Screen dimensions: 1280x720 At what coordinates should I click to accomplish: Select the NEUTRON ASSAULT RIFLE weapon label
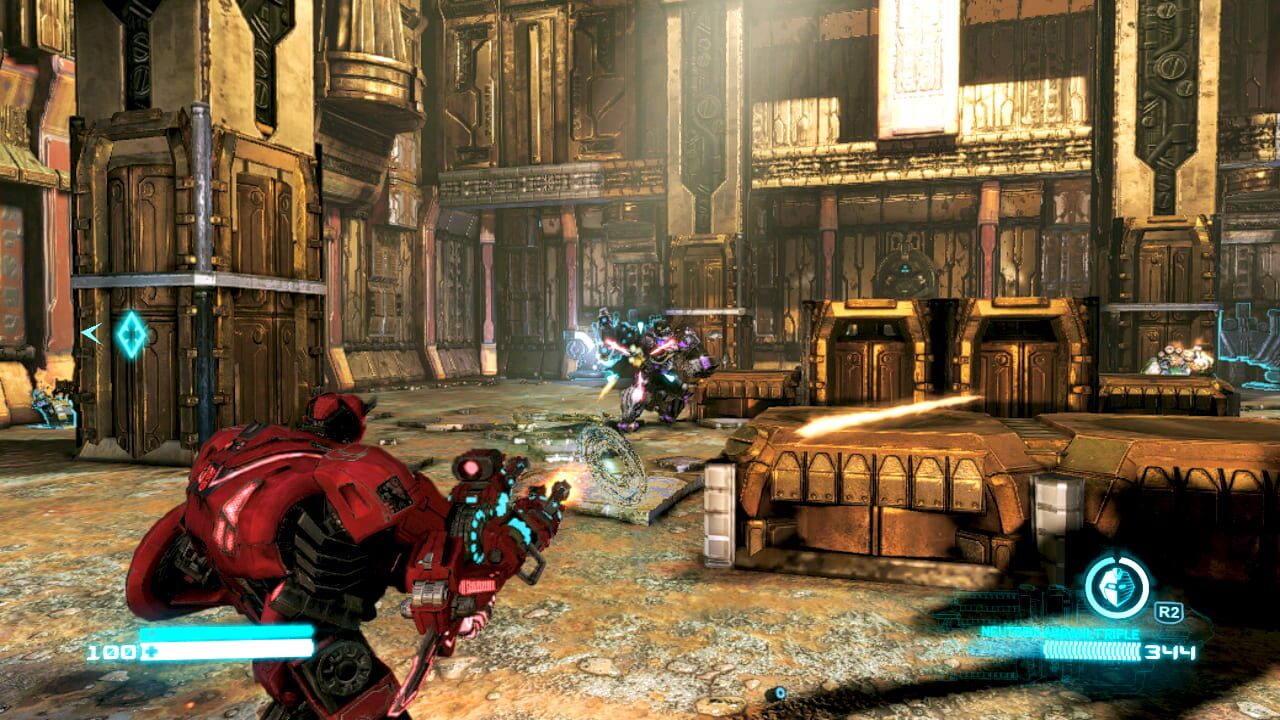tap(1060, 631)
